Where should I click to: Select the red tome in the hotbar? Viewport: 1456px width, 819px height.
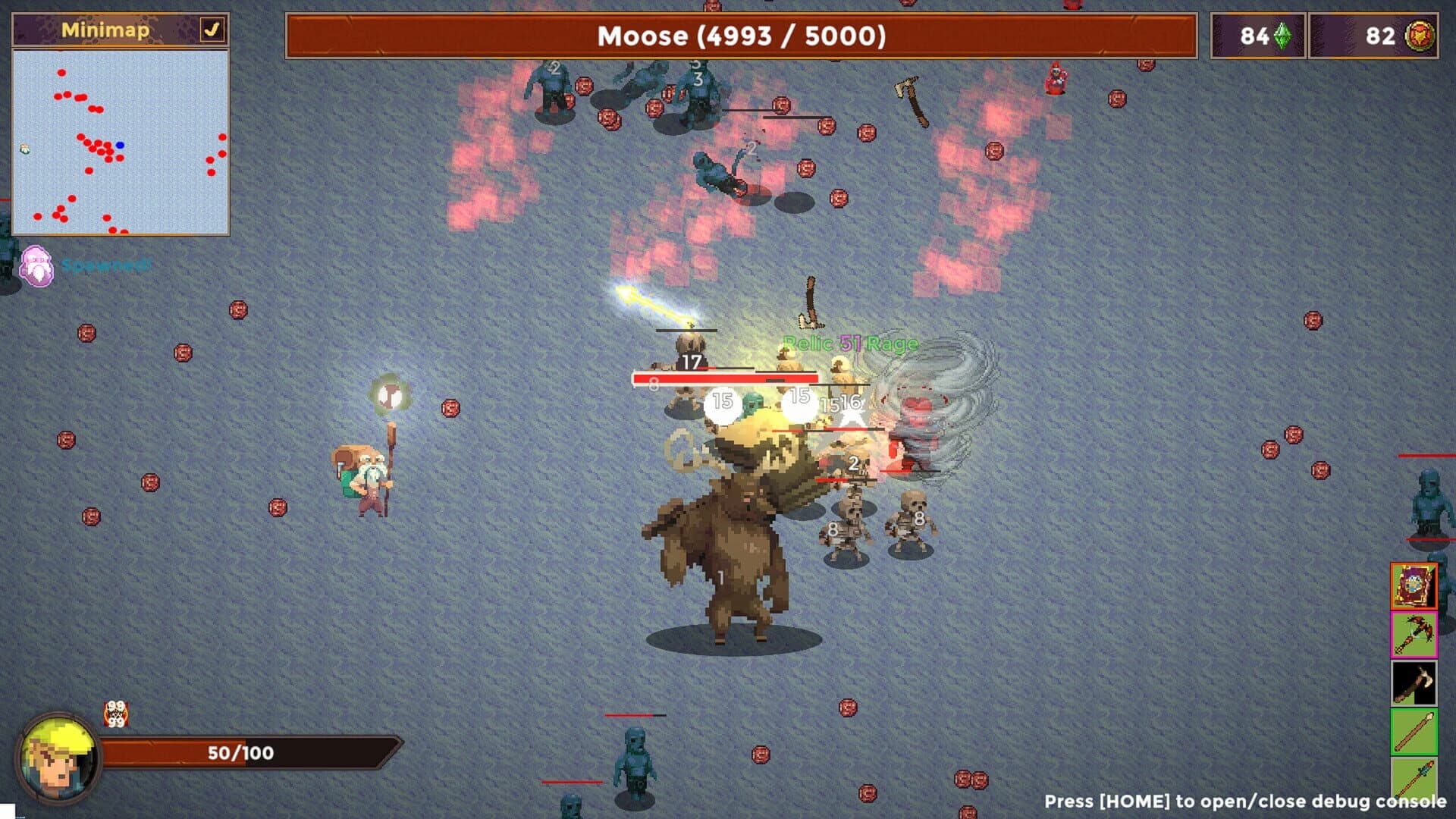1415,588
